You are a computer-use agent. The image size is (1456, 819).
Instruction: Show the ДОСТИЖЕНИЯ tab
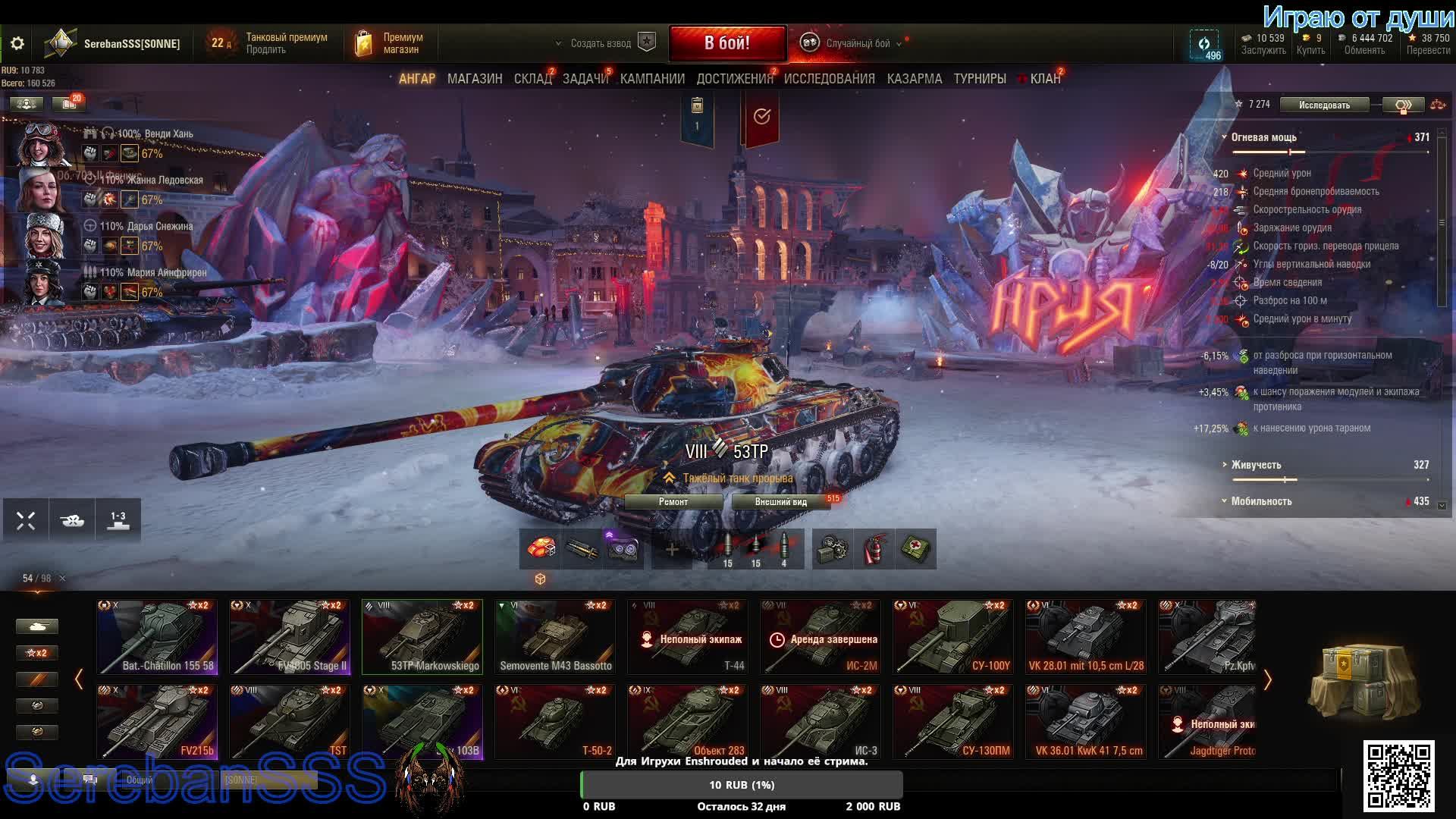tap(734, 79)
